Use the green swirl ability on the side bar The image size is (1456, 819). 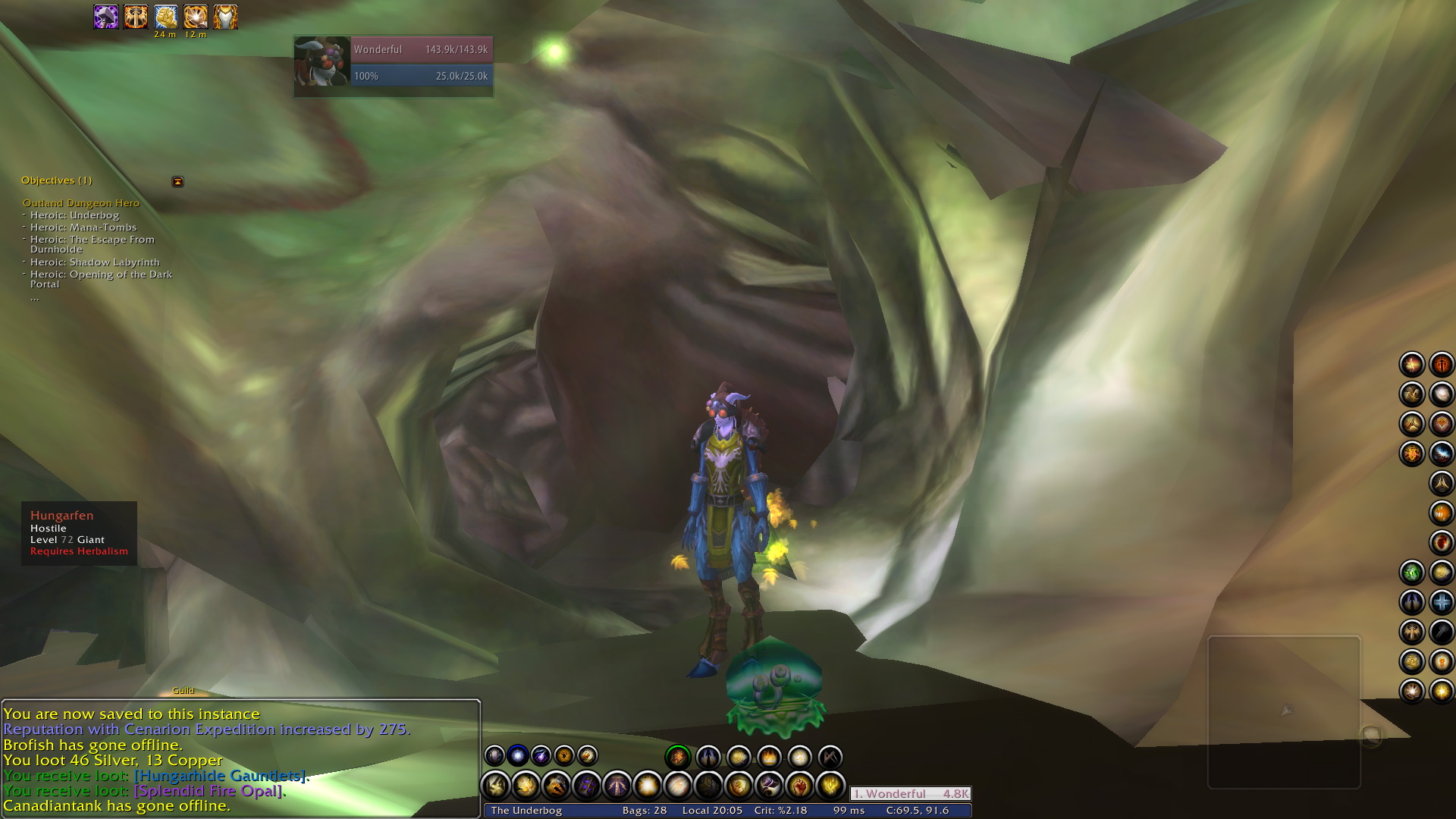(1412, 573)
